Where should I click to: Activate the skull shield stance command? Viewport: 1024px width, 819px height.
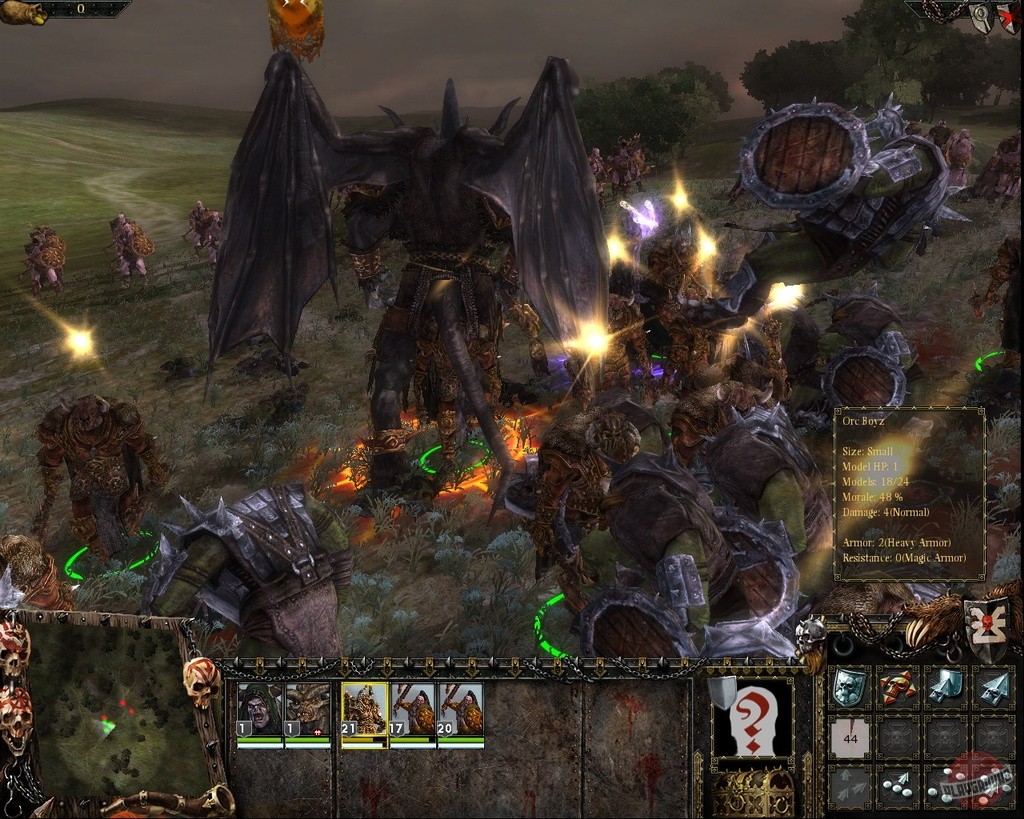tap(849, 687)
